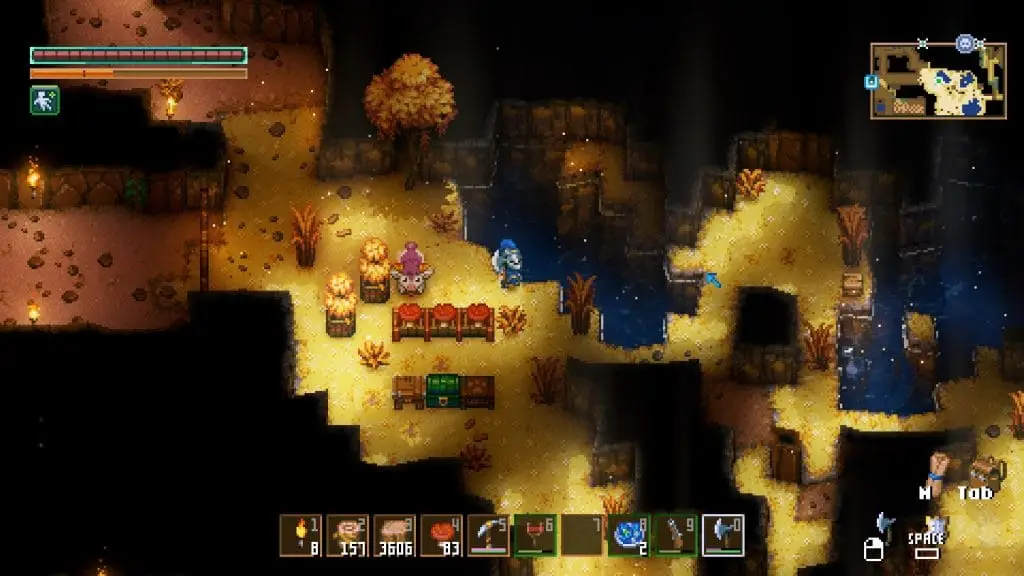
Task: Click the blue skull boss marker on minimap
Action: pos(964,44)
